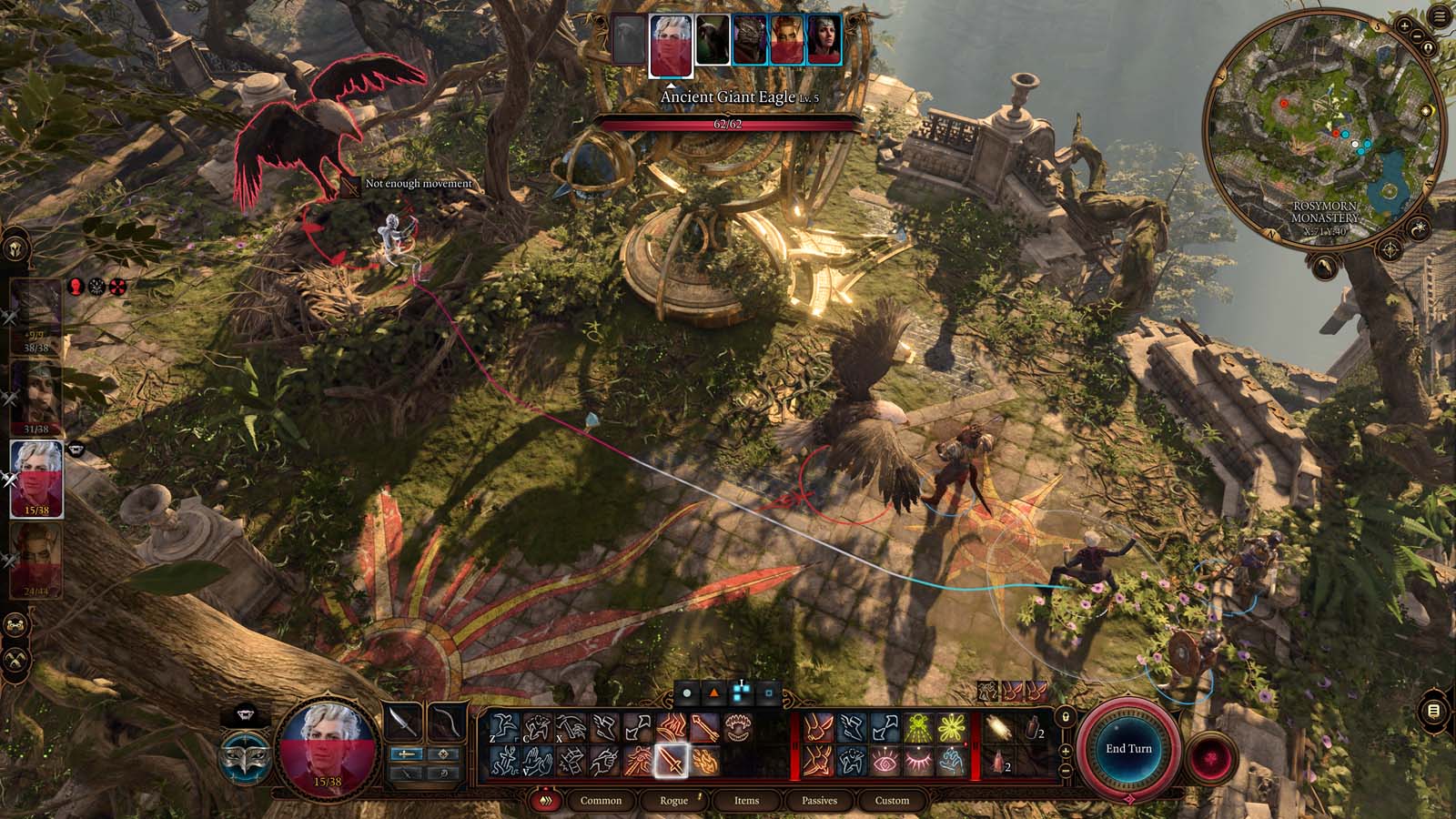The image size is (1456, 819).
Task: Lock the hotbar with the padlock toggle
Action: click(x=1066, y=717)
